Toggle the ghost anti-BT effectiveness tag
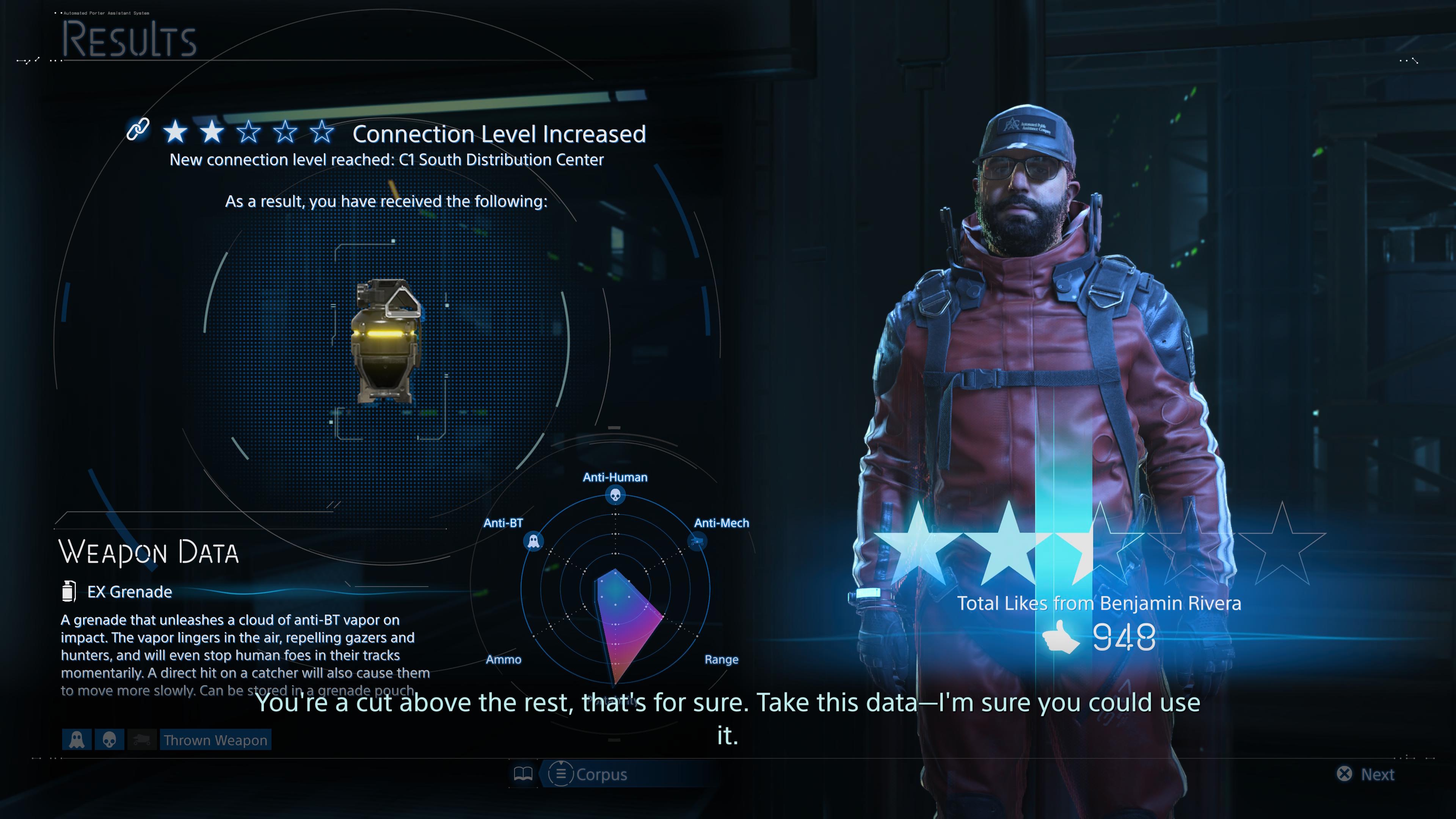 [77, 739]
